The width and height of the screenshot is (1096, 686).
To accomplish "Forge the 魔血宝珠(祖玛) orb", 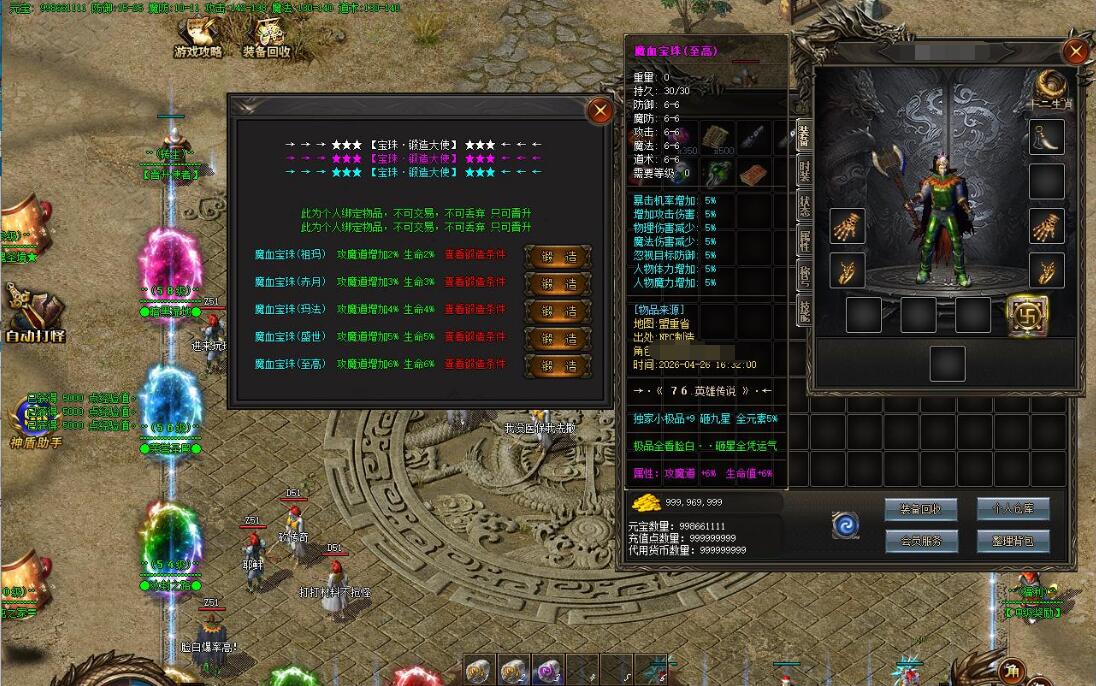I will (558, 256).
